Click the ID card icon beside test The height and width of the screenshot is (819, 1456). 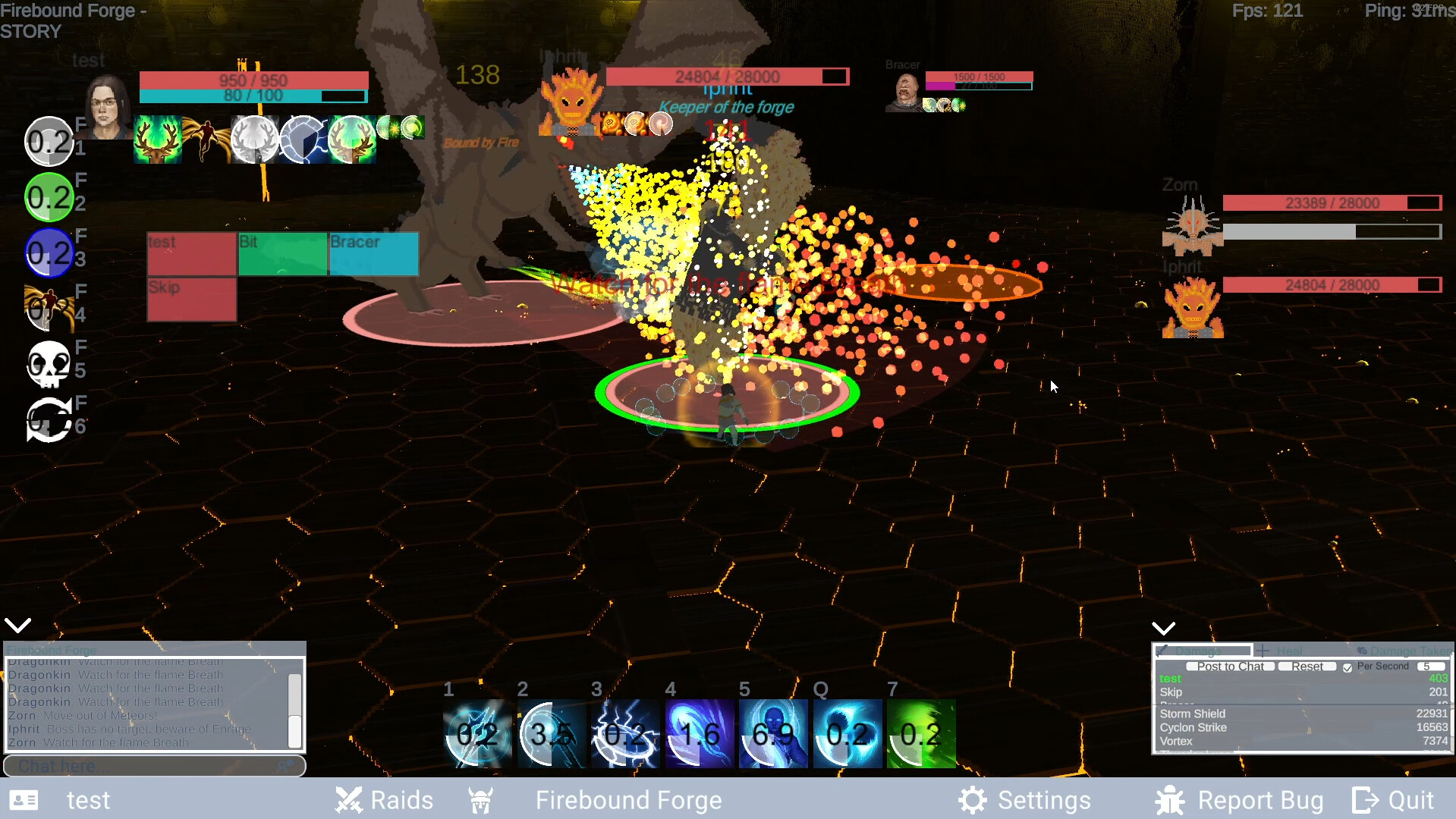24,800
